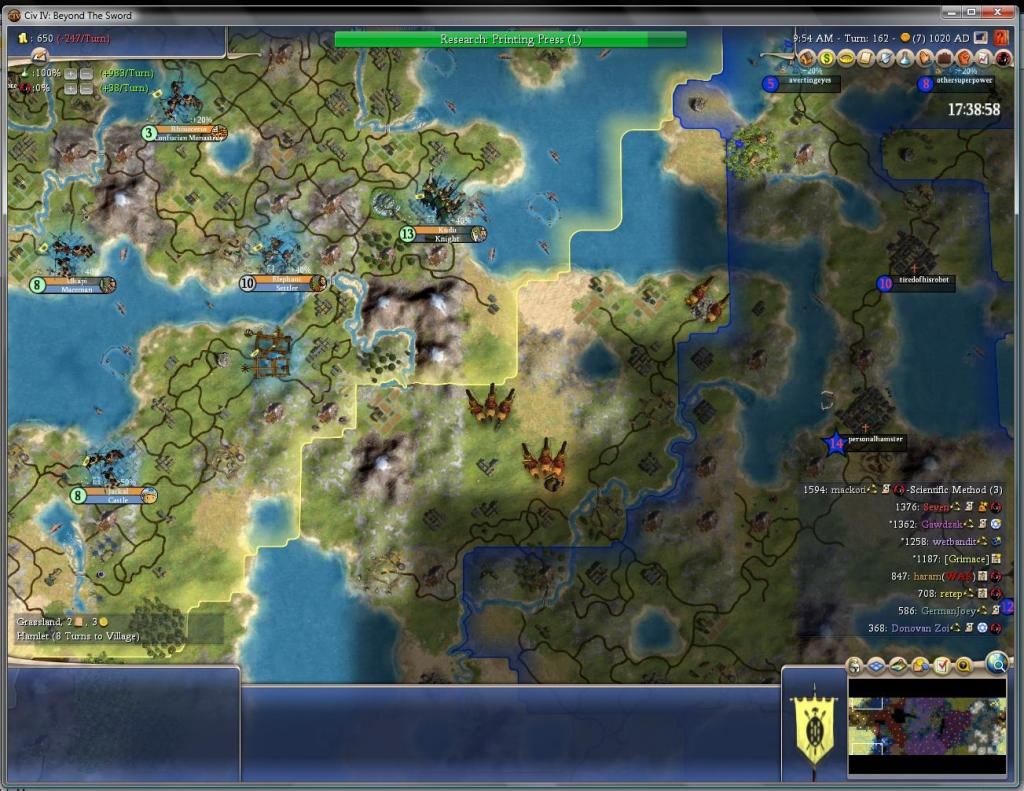
Task: Open the Technology Advisor flask icon
Action: click(x=907, y=59)
